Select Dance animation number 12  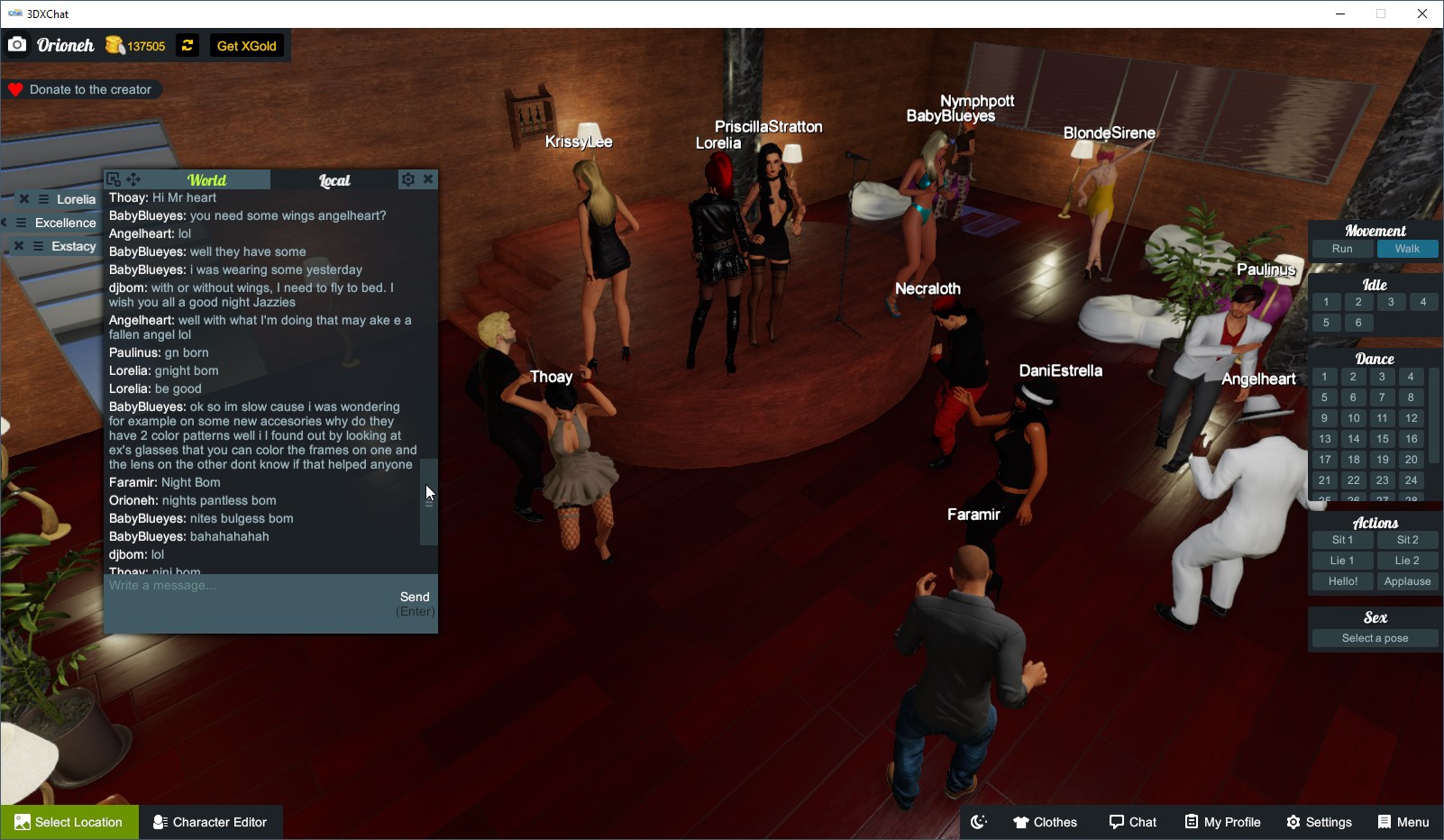(x=1410, y=418)
